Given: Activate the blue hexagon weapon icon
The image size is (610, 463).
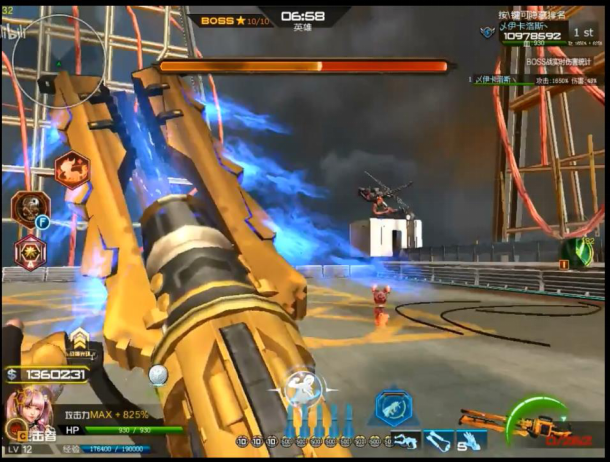Looking at the screenshot, I should point(393,408).
